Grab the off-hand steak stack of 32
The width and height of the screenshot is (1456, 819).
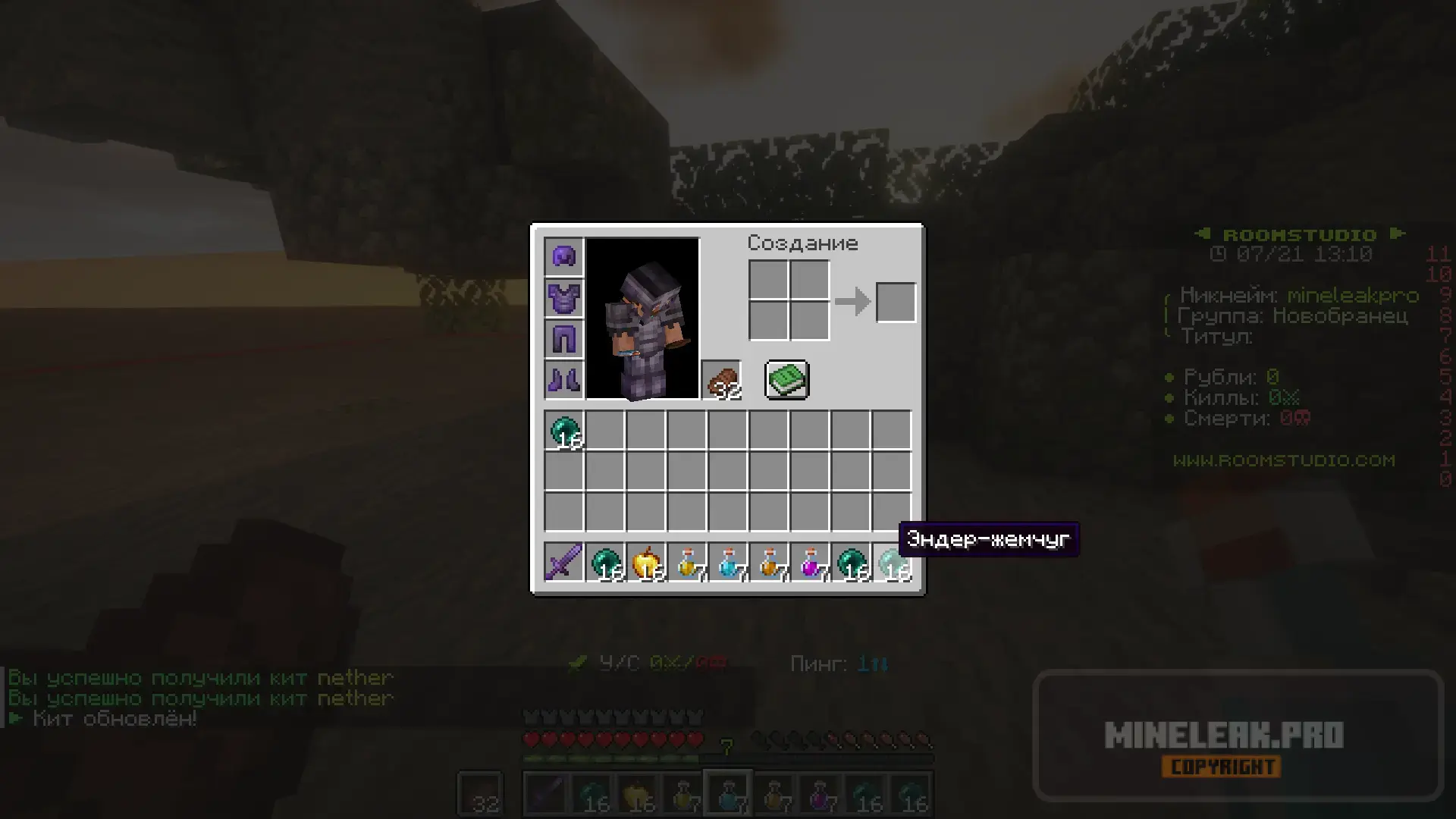(x=721, y=379)
